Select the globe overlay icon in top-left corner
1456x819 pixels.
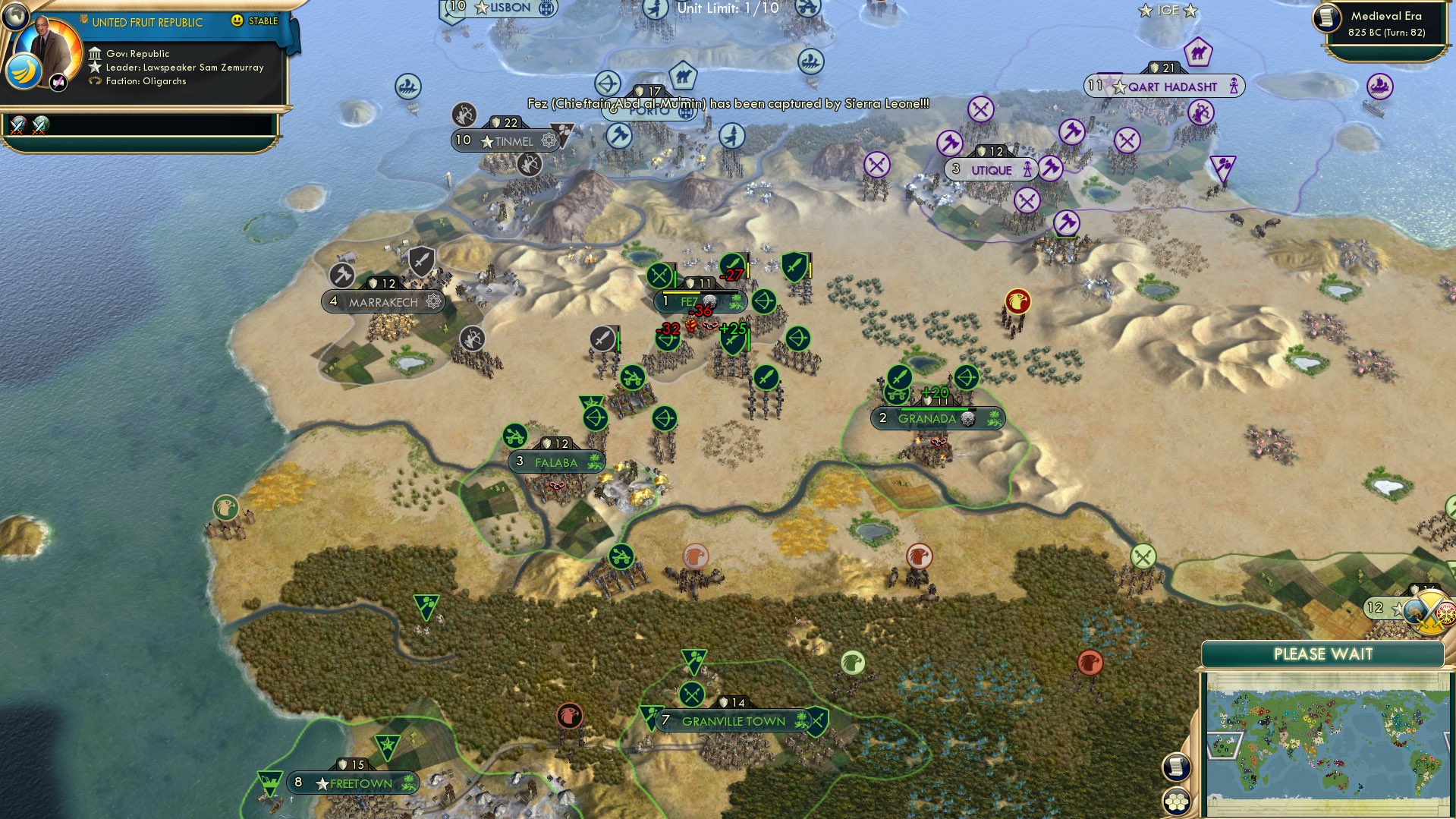(14, 17)
